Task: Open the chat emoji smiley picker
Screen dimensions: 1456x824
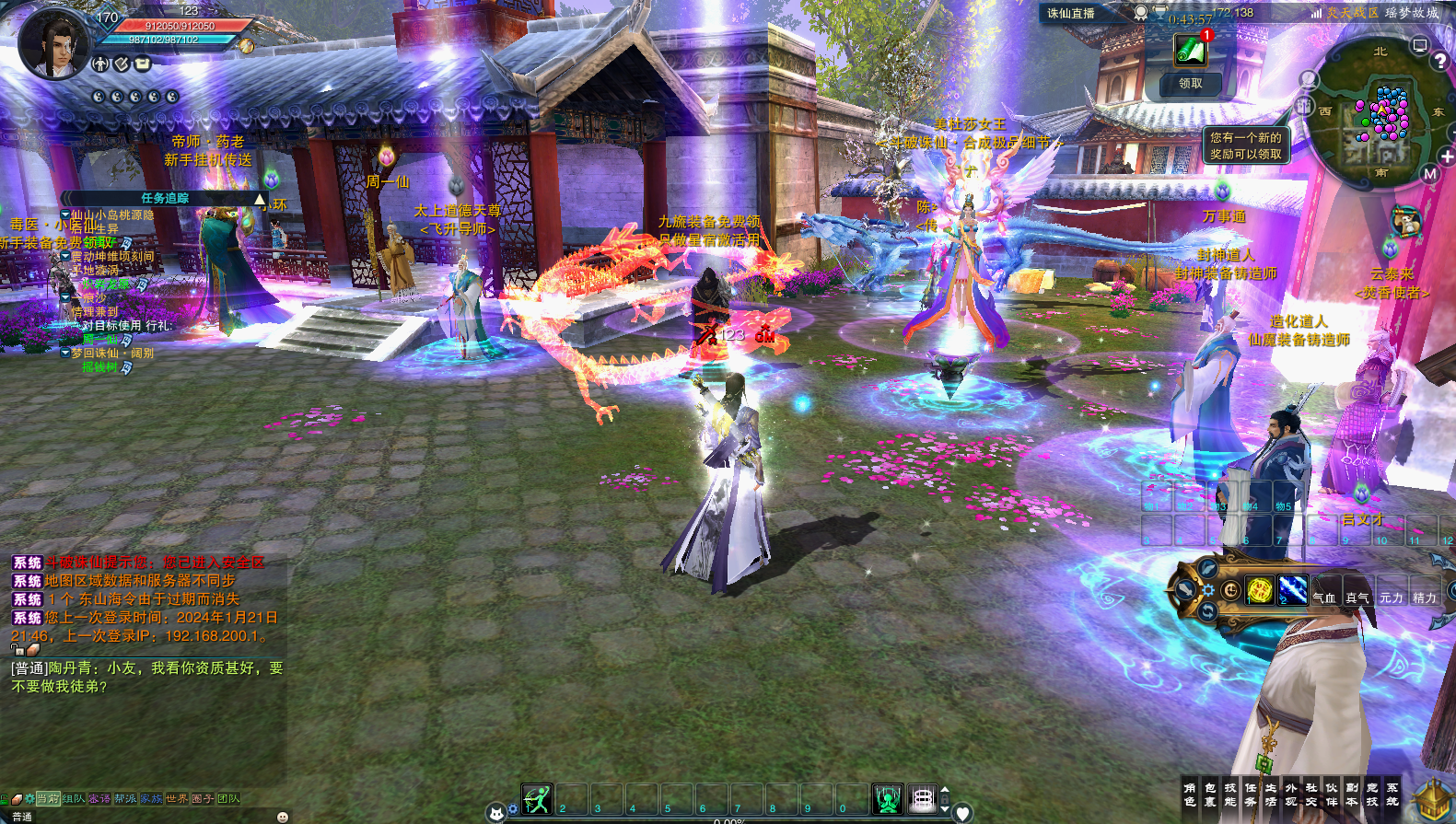Action: [283, 817]
